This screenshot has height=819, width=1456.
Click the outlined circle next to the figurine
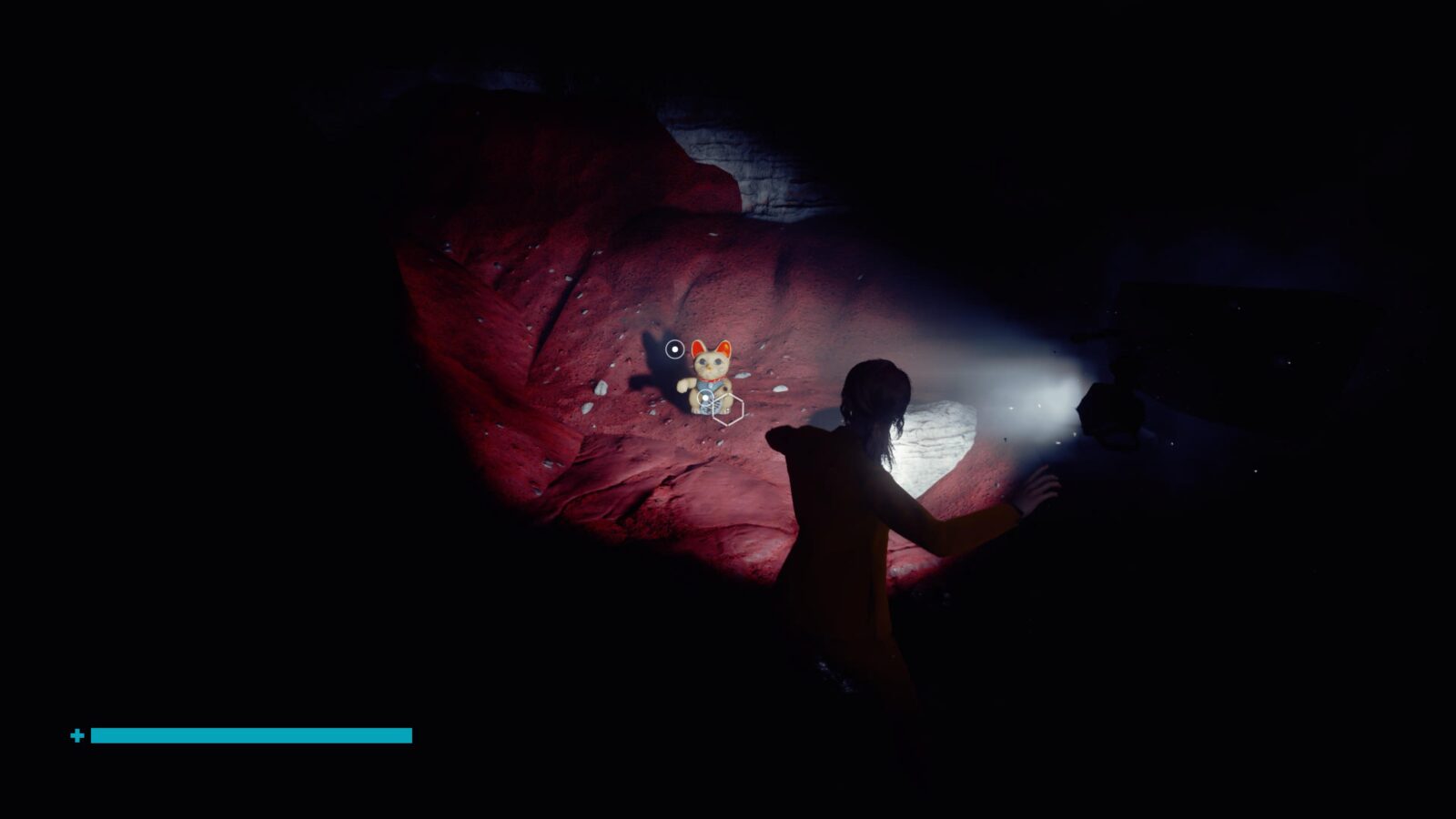[675, 349]
